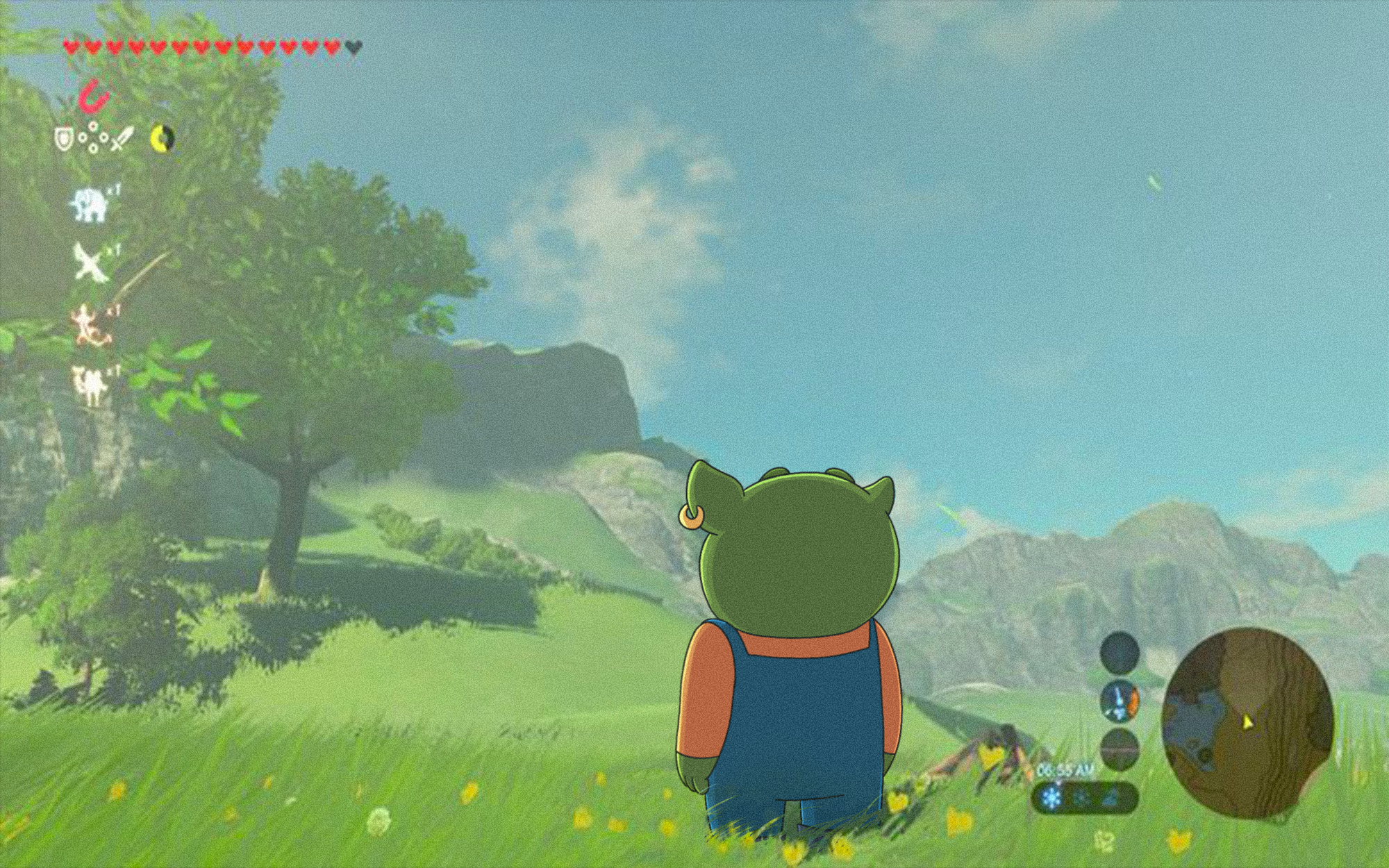
Task: Select the red Magnesis rune icon
Action: pyautogui.click(x=94, y=97)
